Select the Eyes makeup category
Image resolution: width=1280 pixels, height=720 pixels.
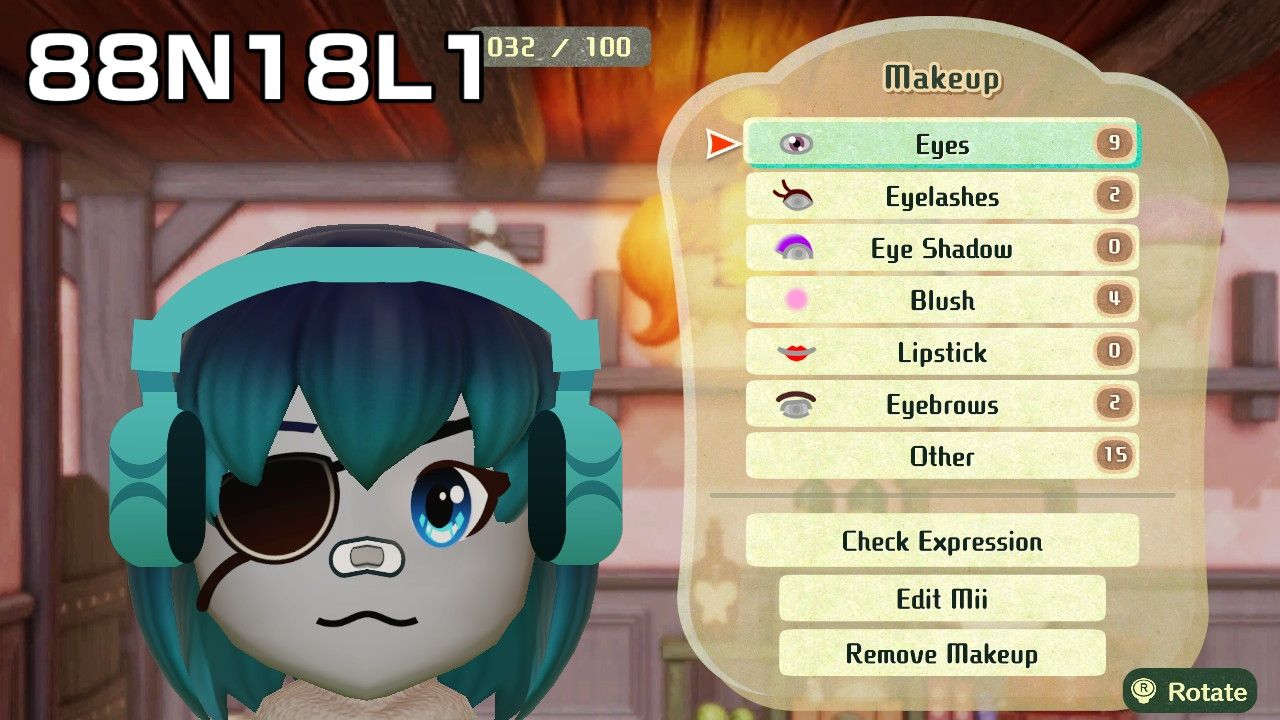point(941,145)
